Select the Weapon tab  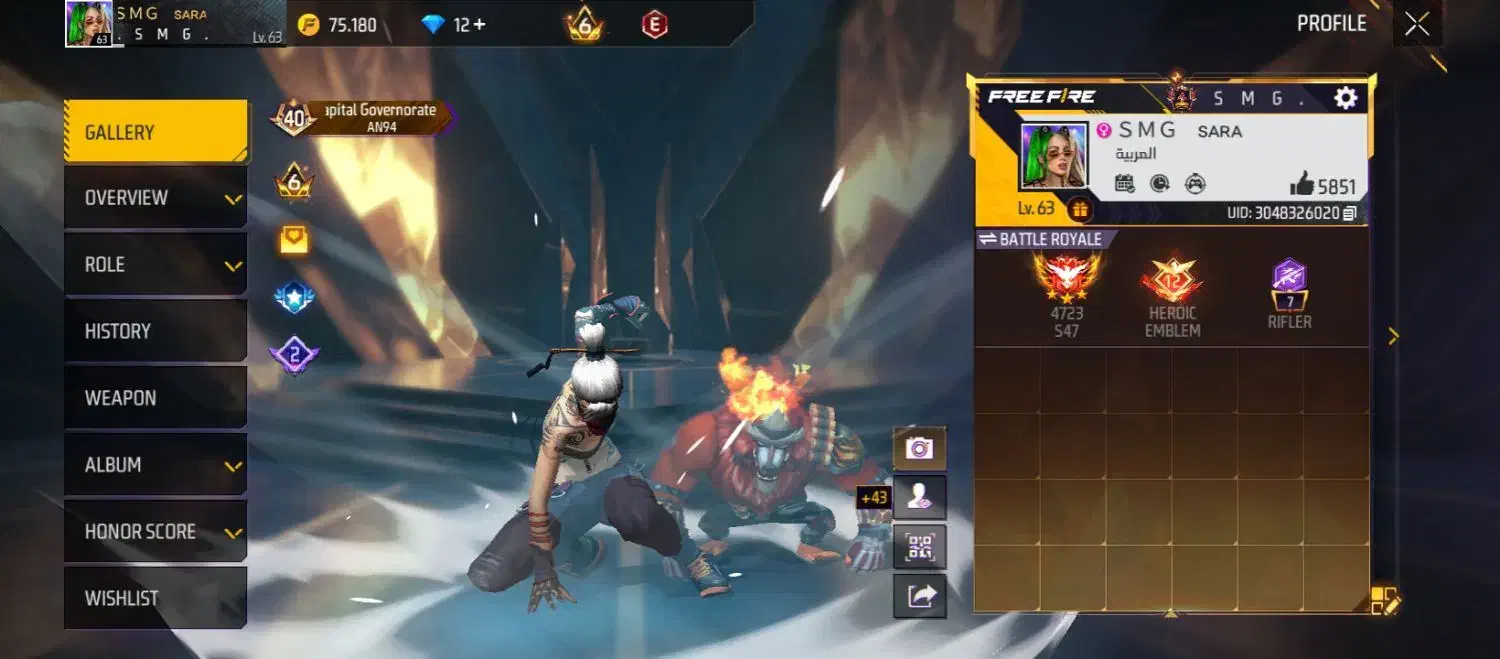click(x=155, y=398)
